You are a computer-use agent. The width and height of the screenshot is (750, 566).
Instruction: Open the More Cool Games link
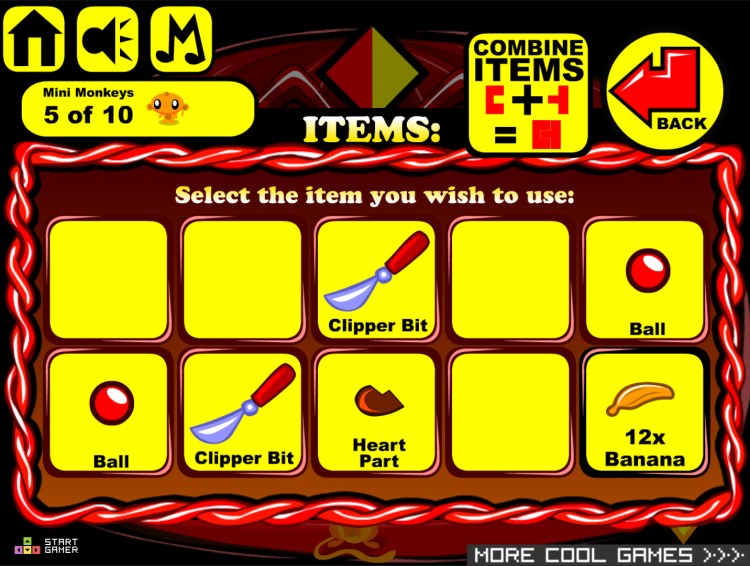tap(608, 555)
